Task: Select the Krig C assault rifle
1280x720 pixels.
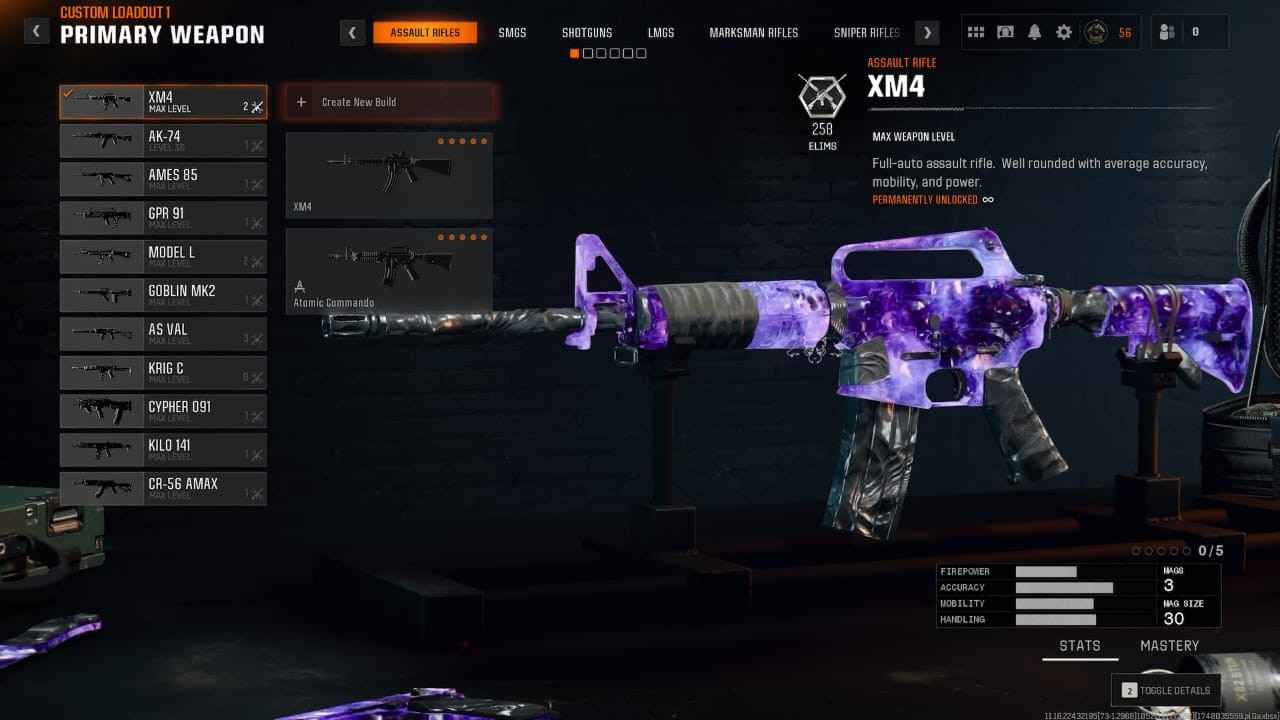Action: click(x=163, y=372)
